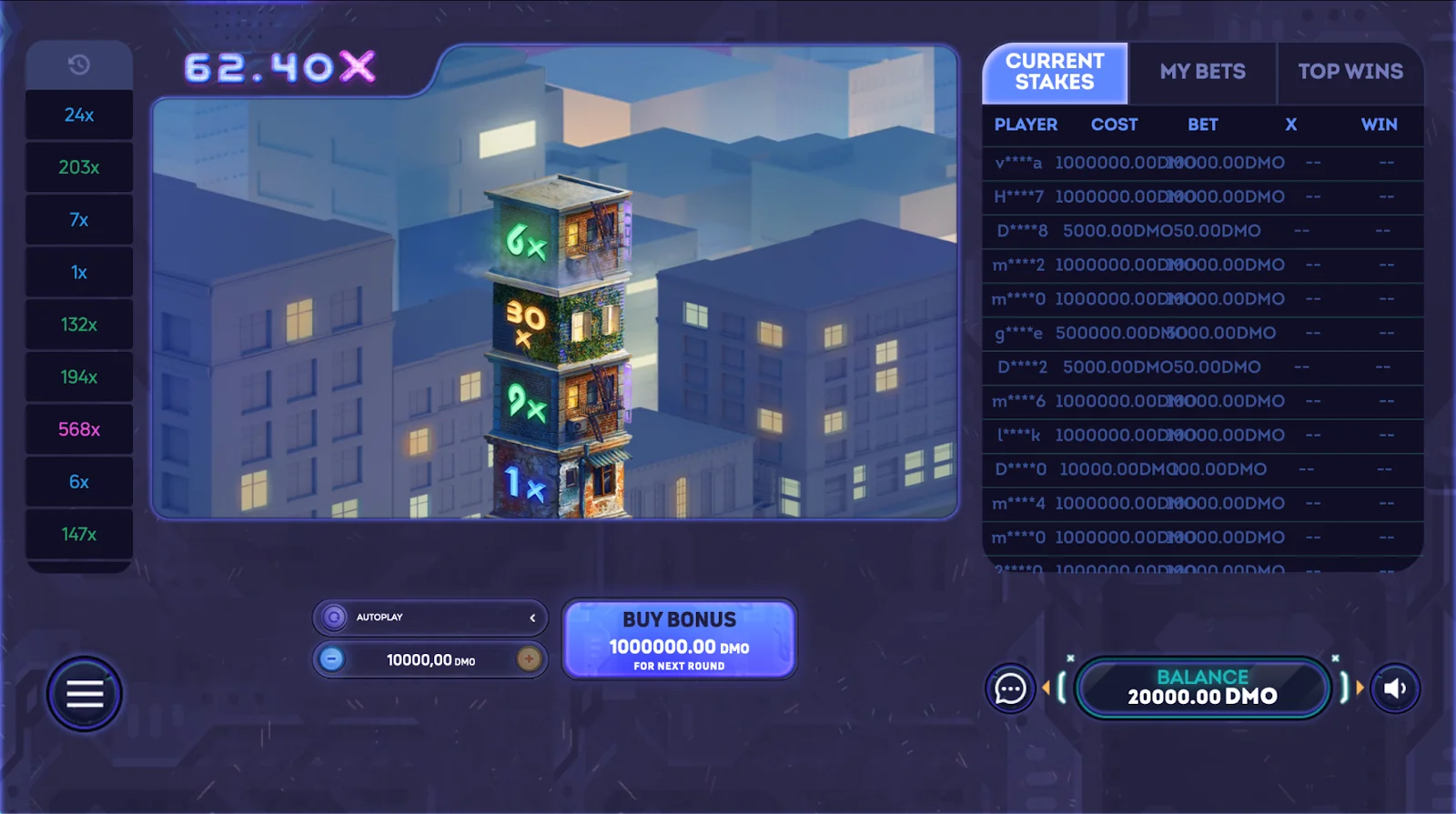Decrease the bet with the minus button
The height and width of the screenshot is (814, 1456).
(332, 659)
